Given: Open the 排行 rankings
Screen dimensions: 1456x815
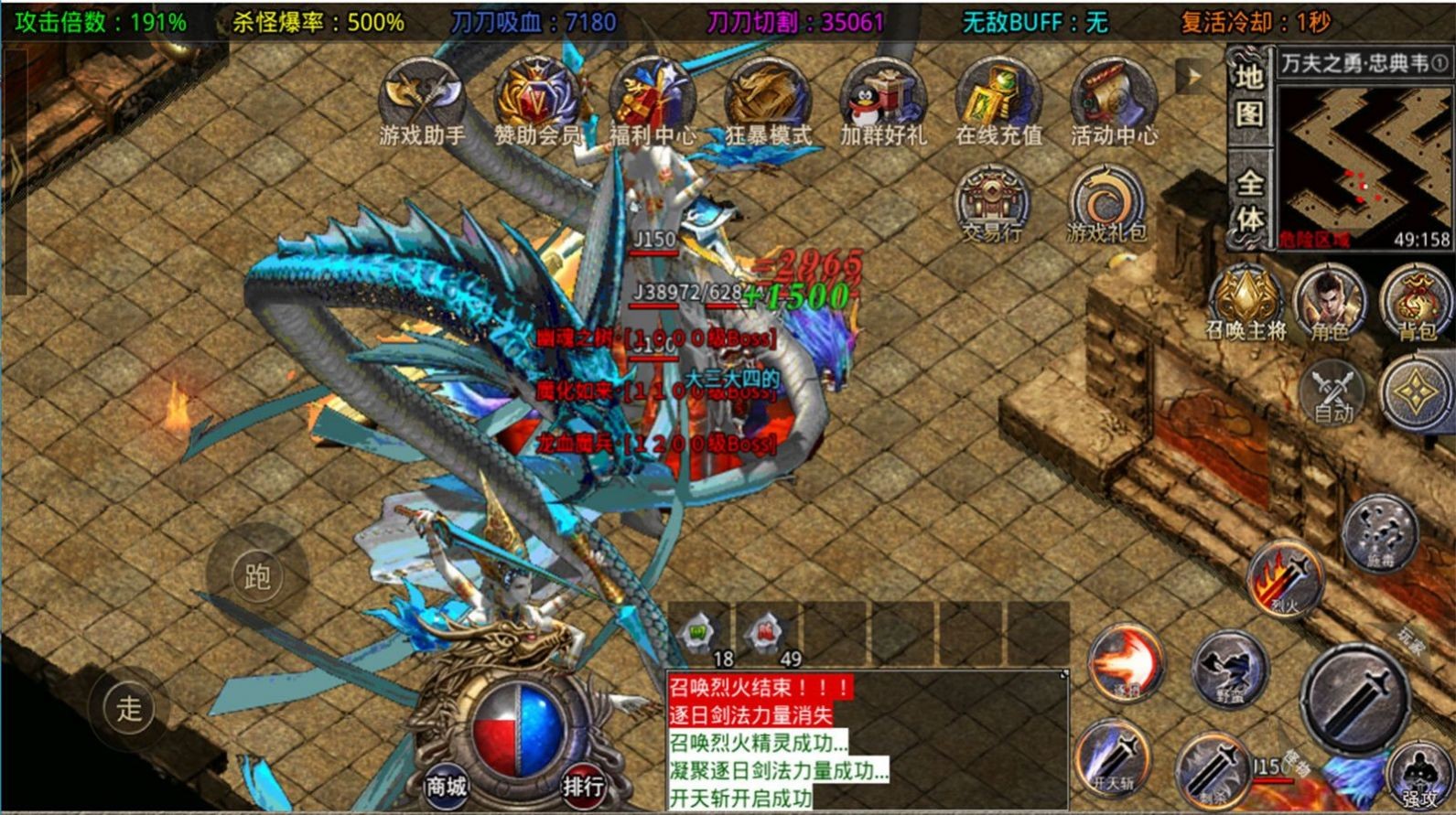Looking at the screenshot, I should [x=583, y=785].
